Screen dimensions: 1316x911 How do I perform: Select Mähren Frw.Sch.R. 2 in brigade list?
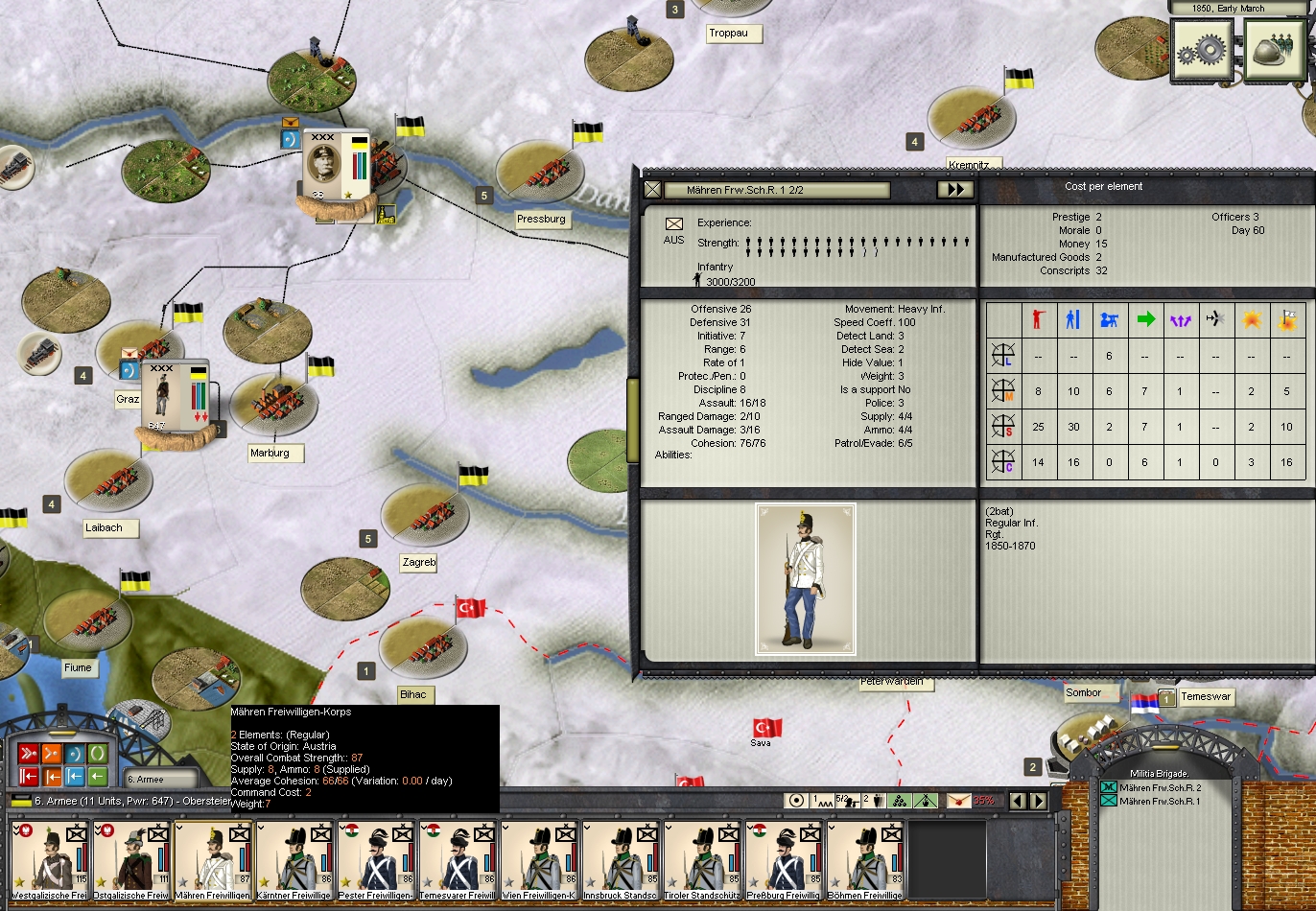point(1160,787)
